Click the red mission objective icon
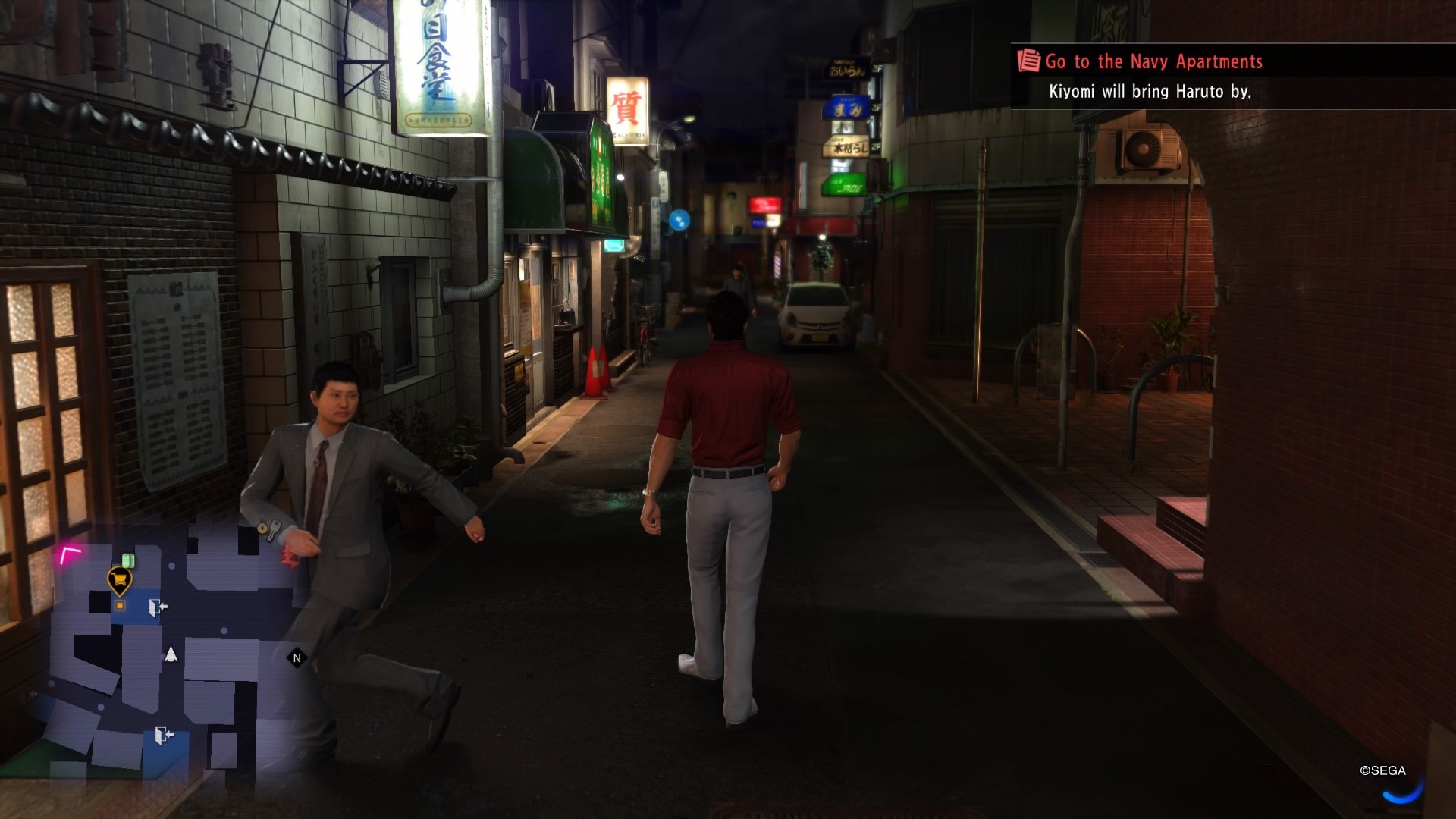 [1028, 62]
